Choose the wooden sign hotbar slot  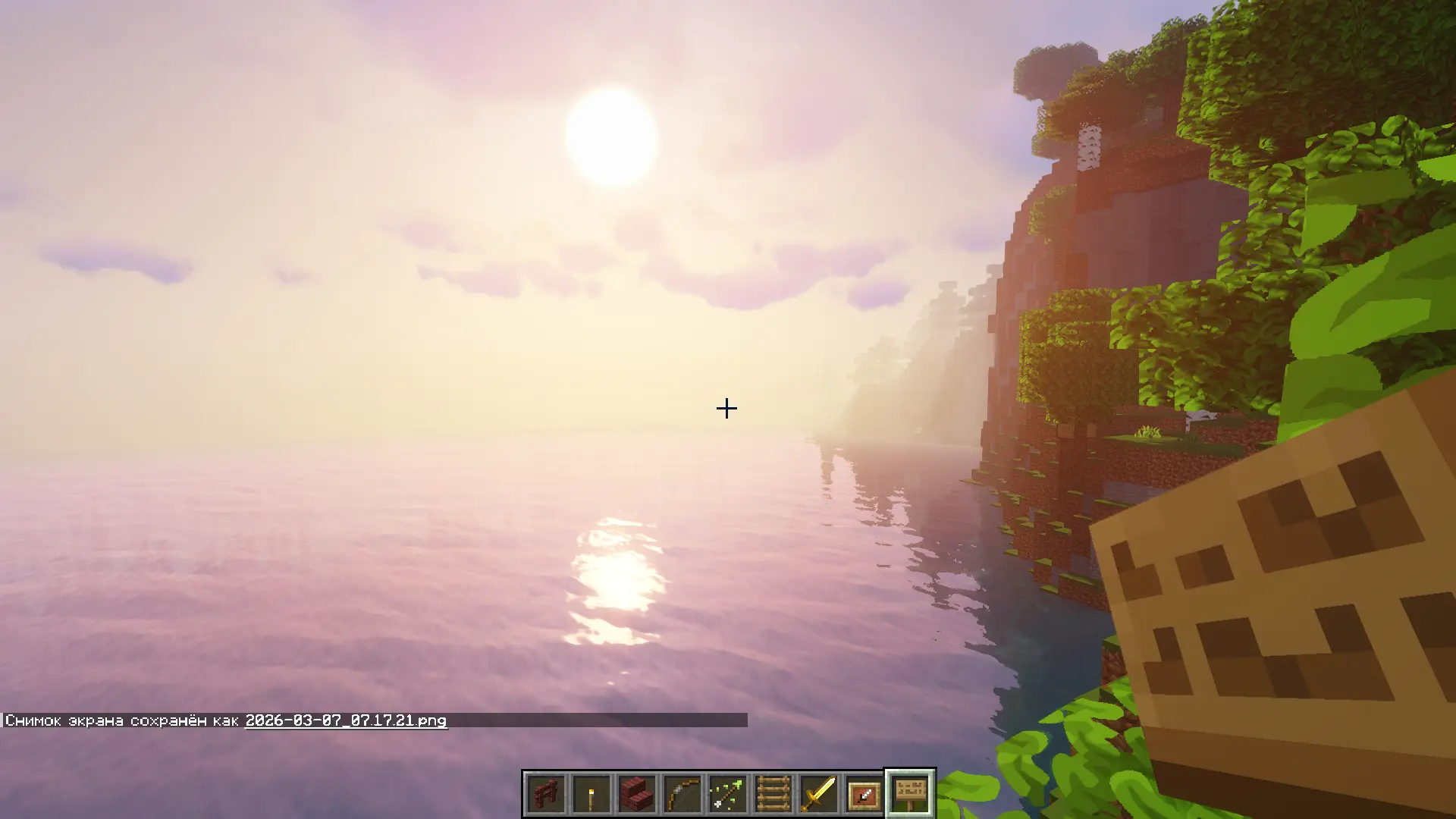pos(910,794)
